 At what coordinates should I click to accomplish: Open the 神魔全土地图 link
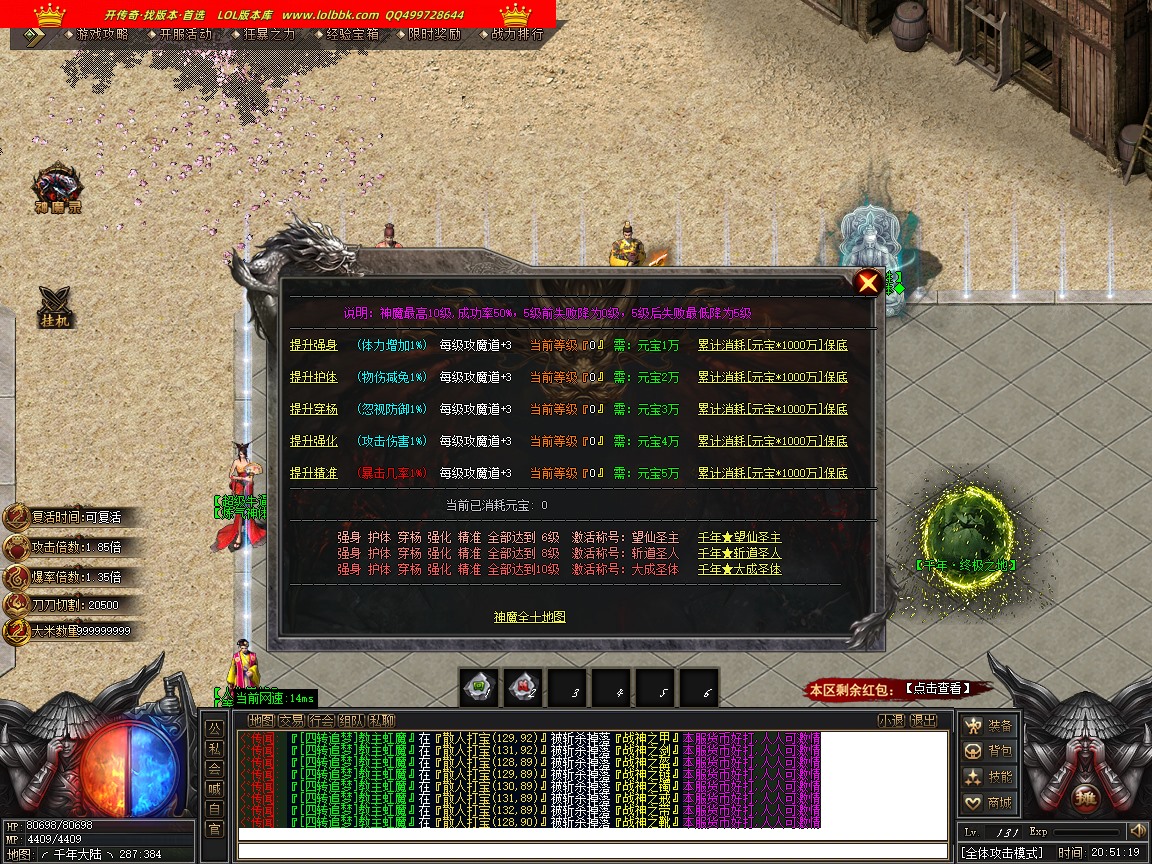click(x=529, y=617)
